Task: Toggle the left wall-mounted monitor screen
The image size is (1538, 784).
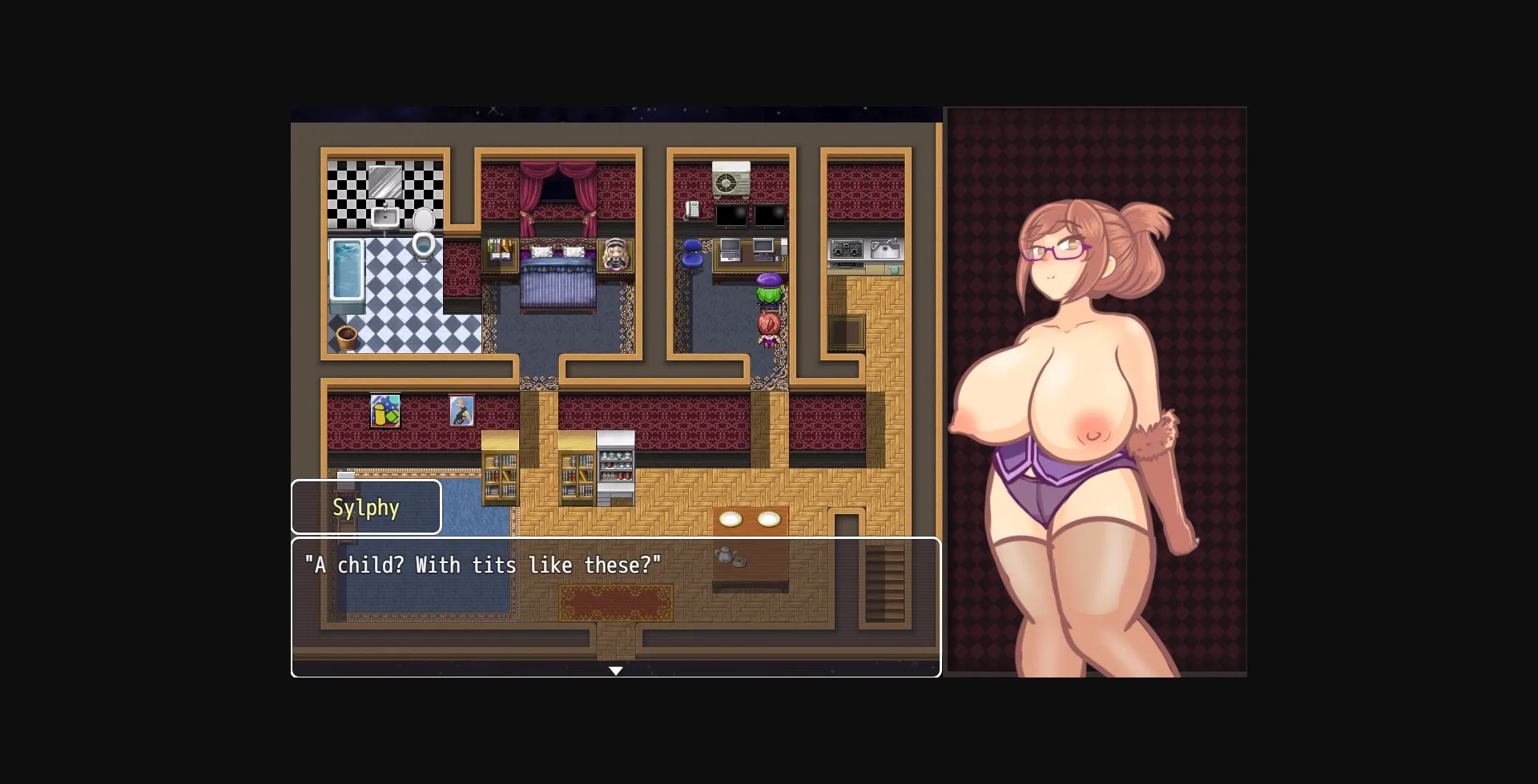Action: tap(731, 215)
